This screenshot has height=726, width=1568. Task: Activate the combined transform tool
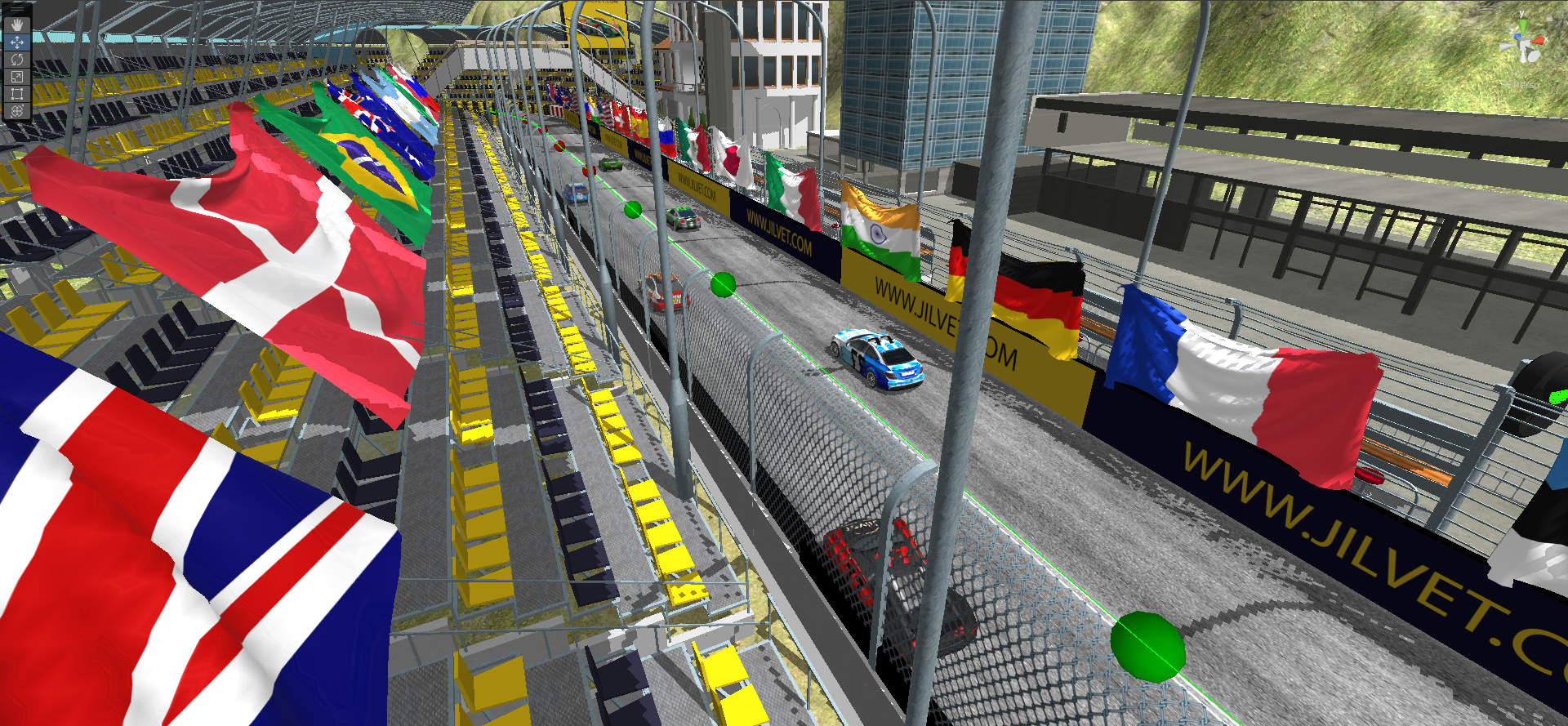(x=16, y=110)
